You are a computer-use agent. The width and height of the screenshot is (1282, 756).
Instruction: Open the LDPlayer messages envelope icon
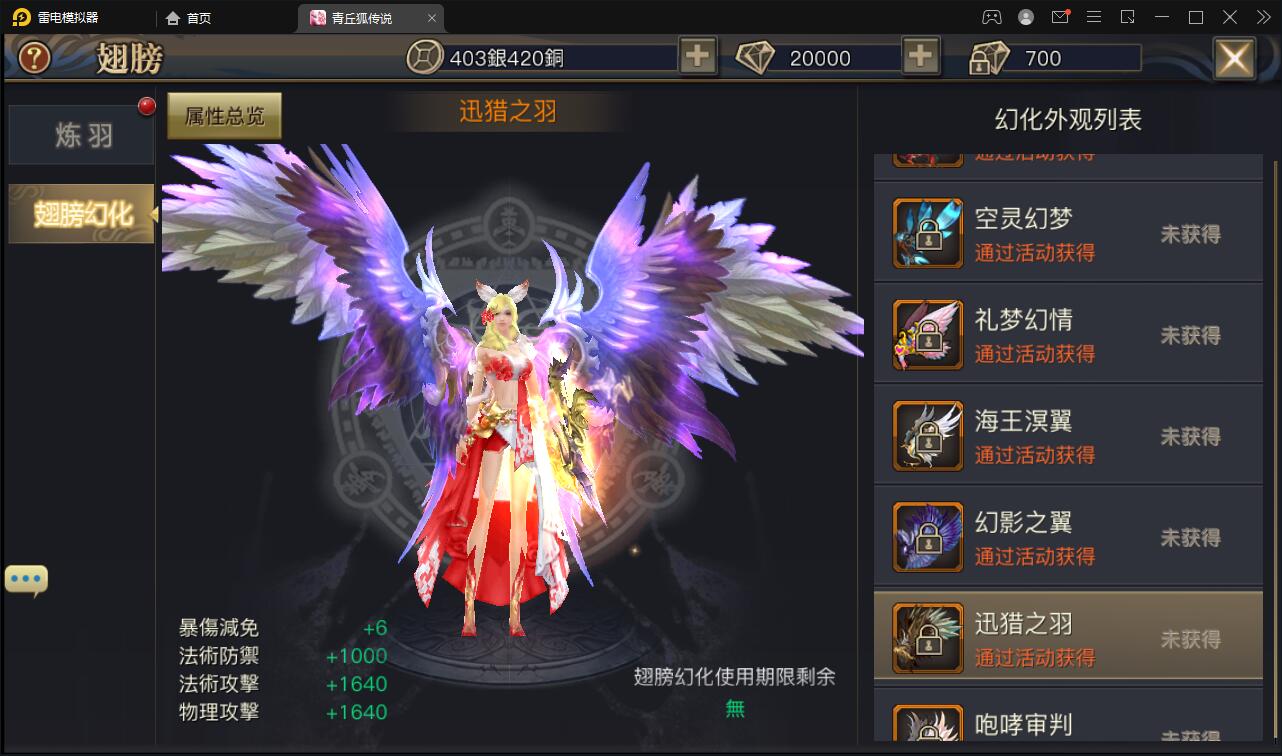1060,16
